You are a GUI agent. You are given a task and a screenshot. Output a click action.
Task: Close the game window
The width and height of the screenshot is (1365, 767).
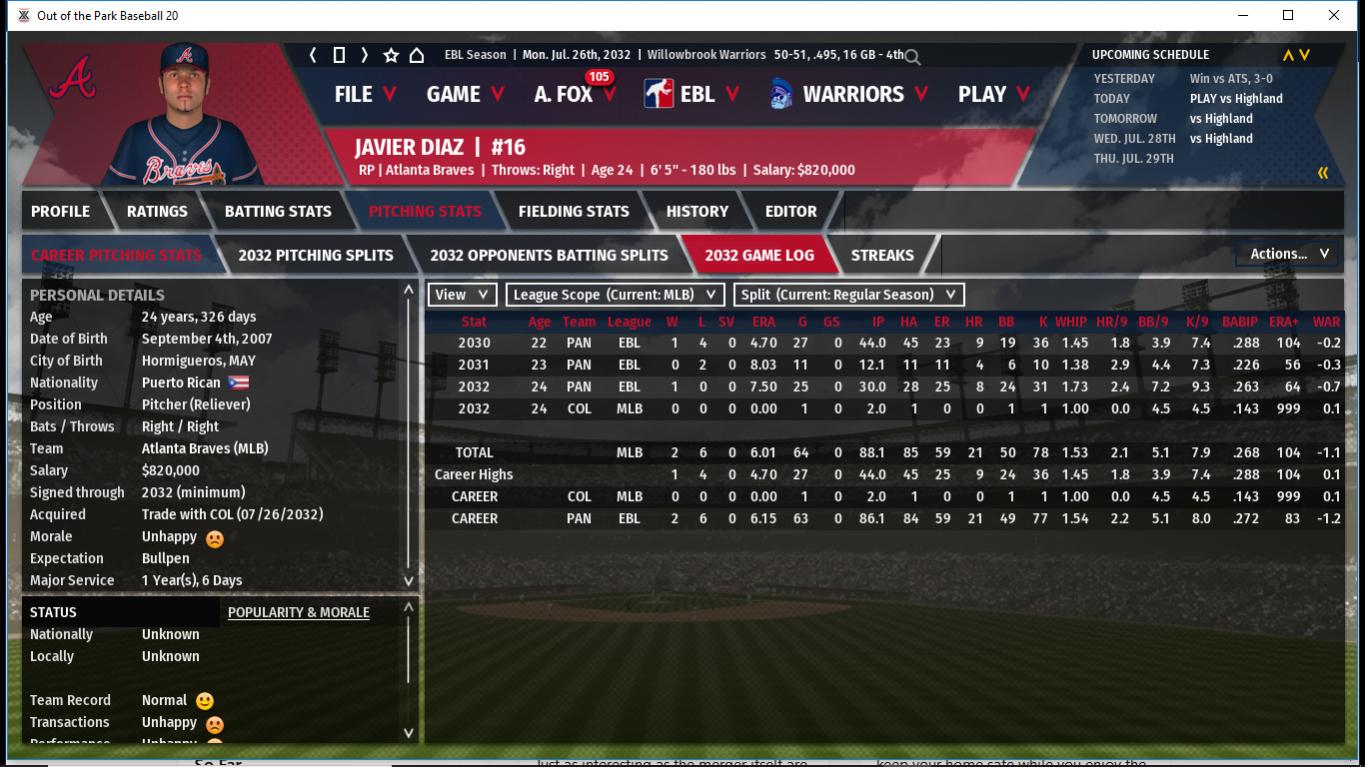(1334, 15)
